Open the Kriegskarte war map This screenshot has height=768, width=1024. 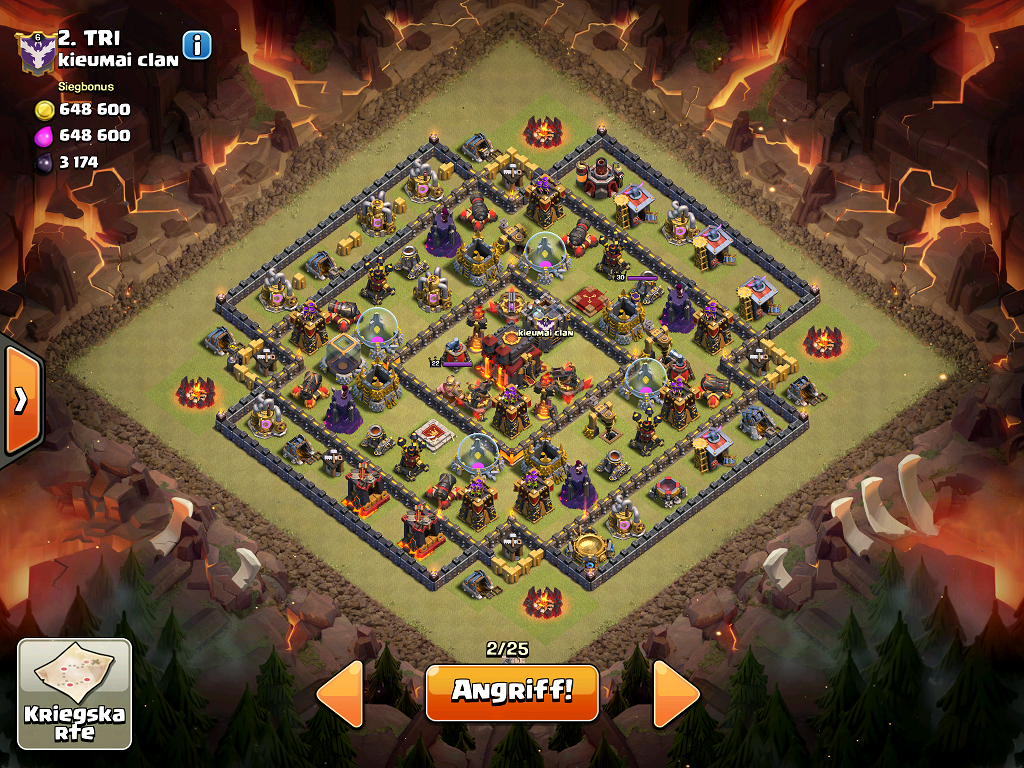pos(75,694)
